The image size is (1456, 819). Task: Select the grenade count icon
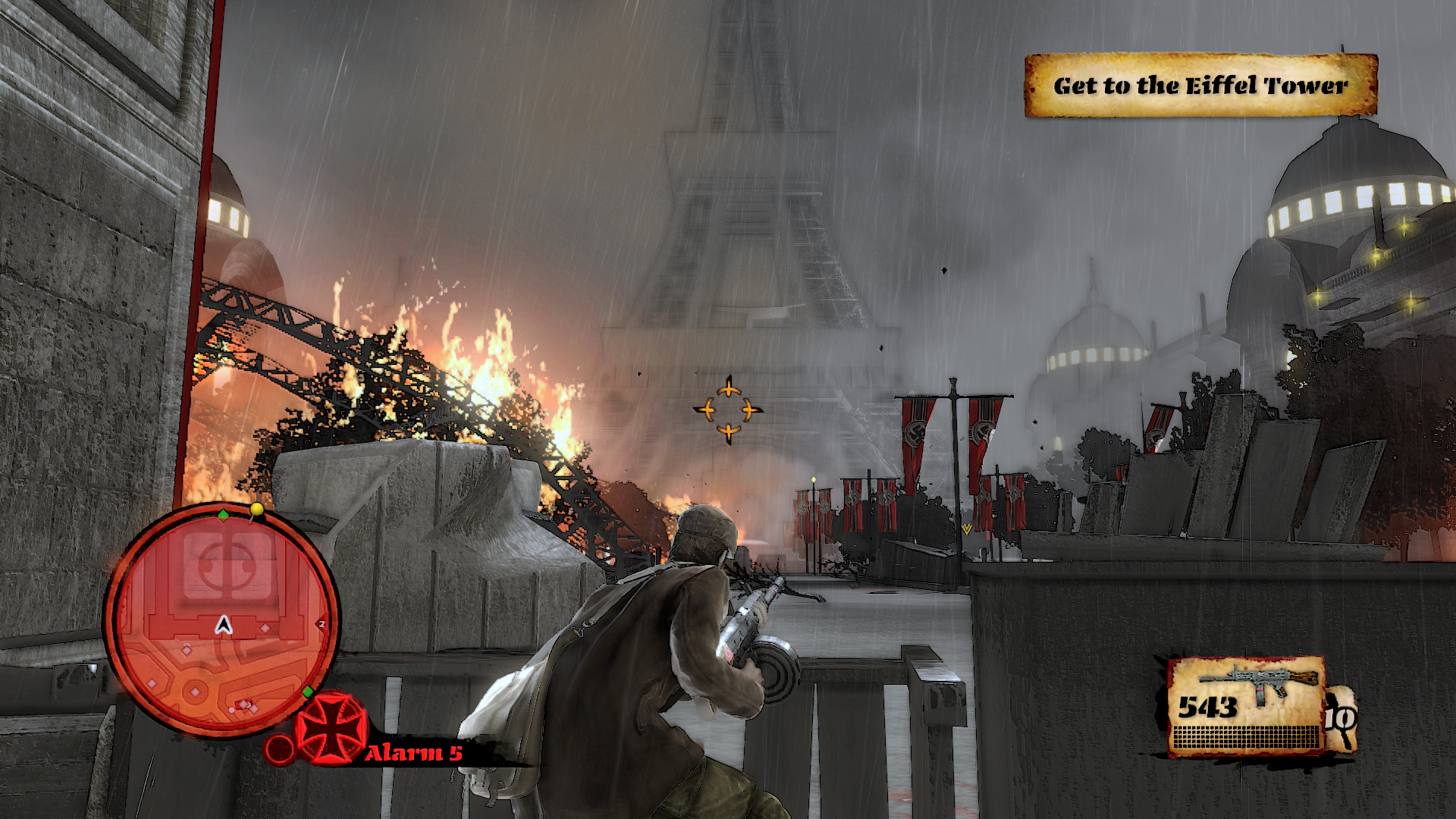click(1340, 717)
